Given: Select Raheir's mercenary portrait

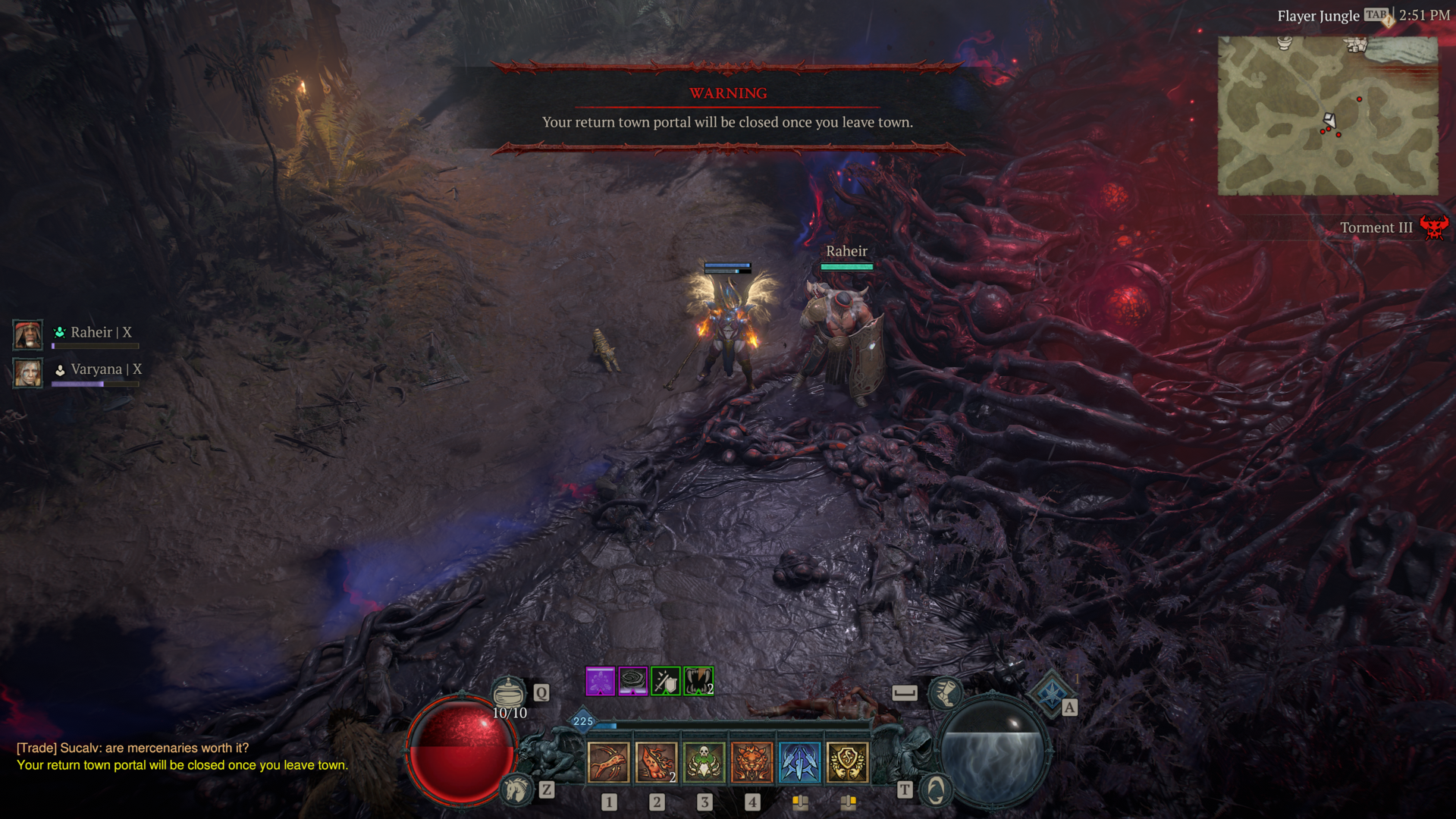Looking at the screenshot, I should tap(28, 334).
